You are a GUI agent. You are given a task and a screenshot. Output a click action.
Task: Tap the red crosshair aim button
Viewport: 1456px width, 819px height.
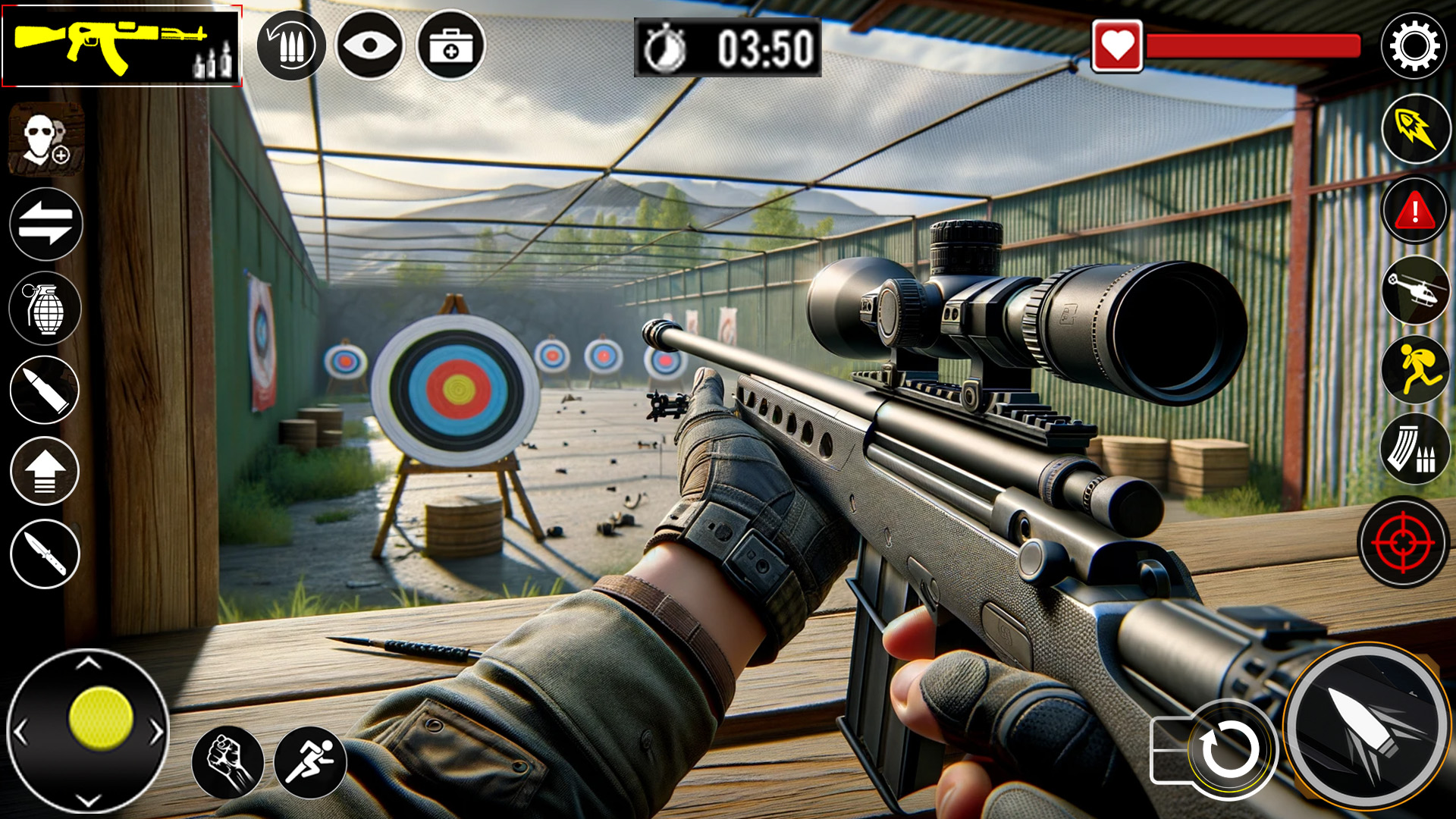point(1404,542)
